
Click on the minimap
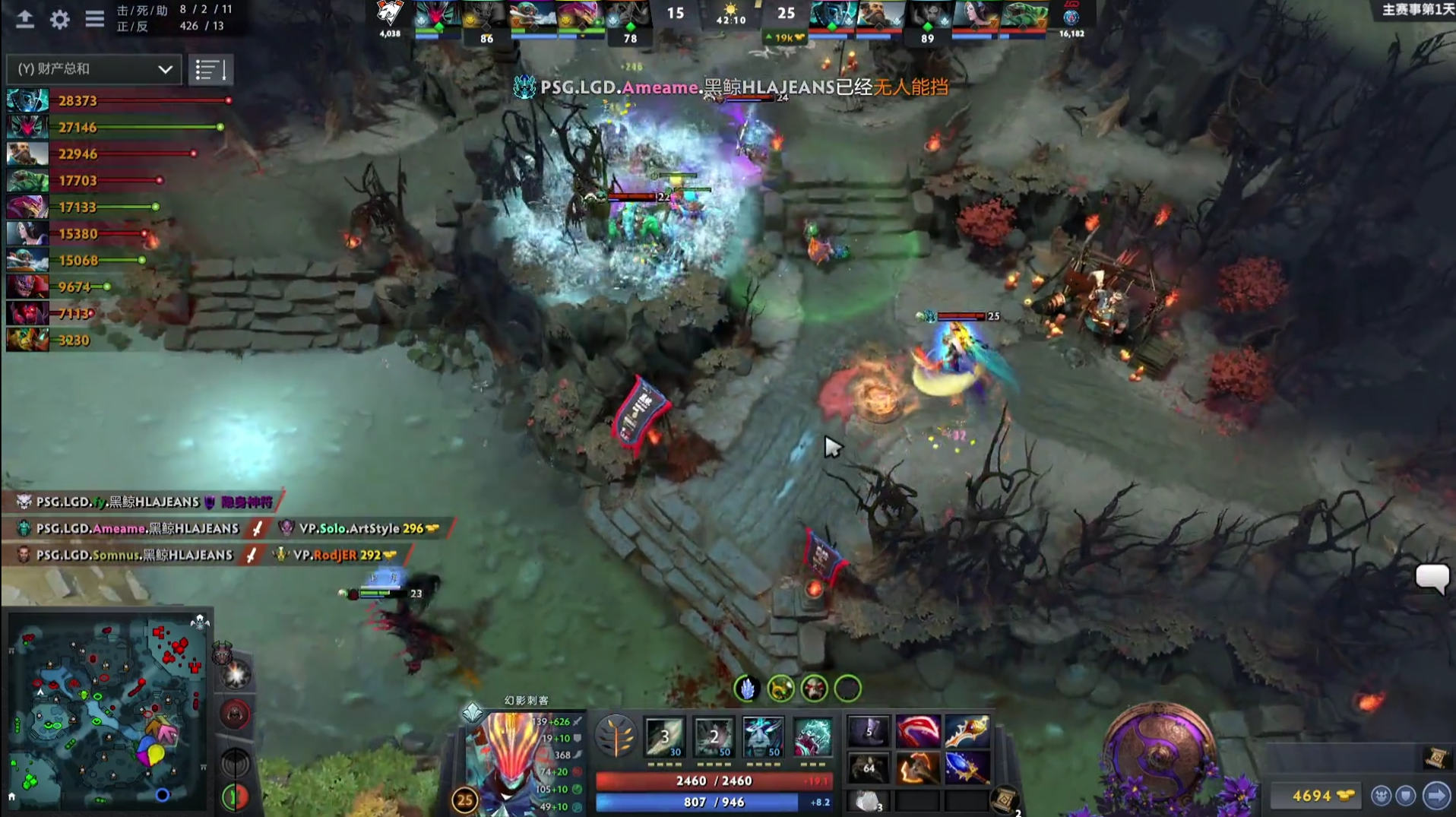[106, 711]
